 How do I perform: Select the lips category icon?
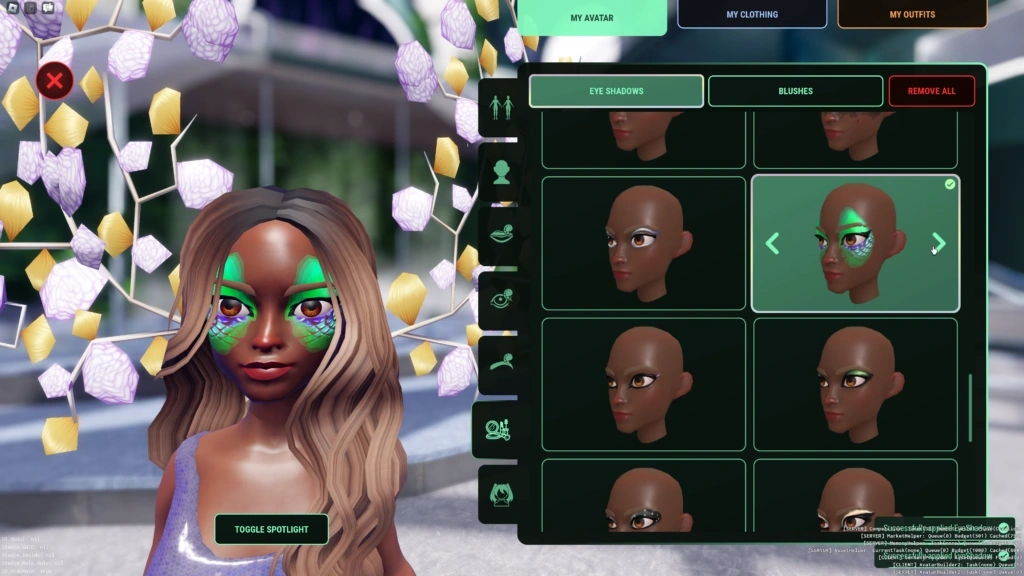click(500, 236)
